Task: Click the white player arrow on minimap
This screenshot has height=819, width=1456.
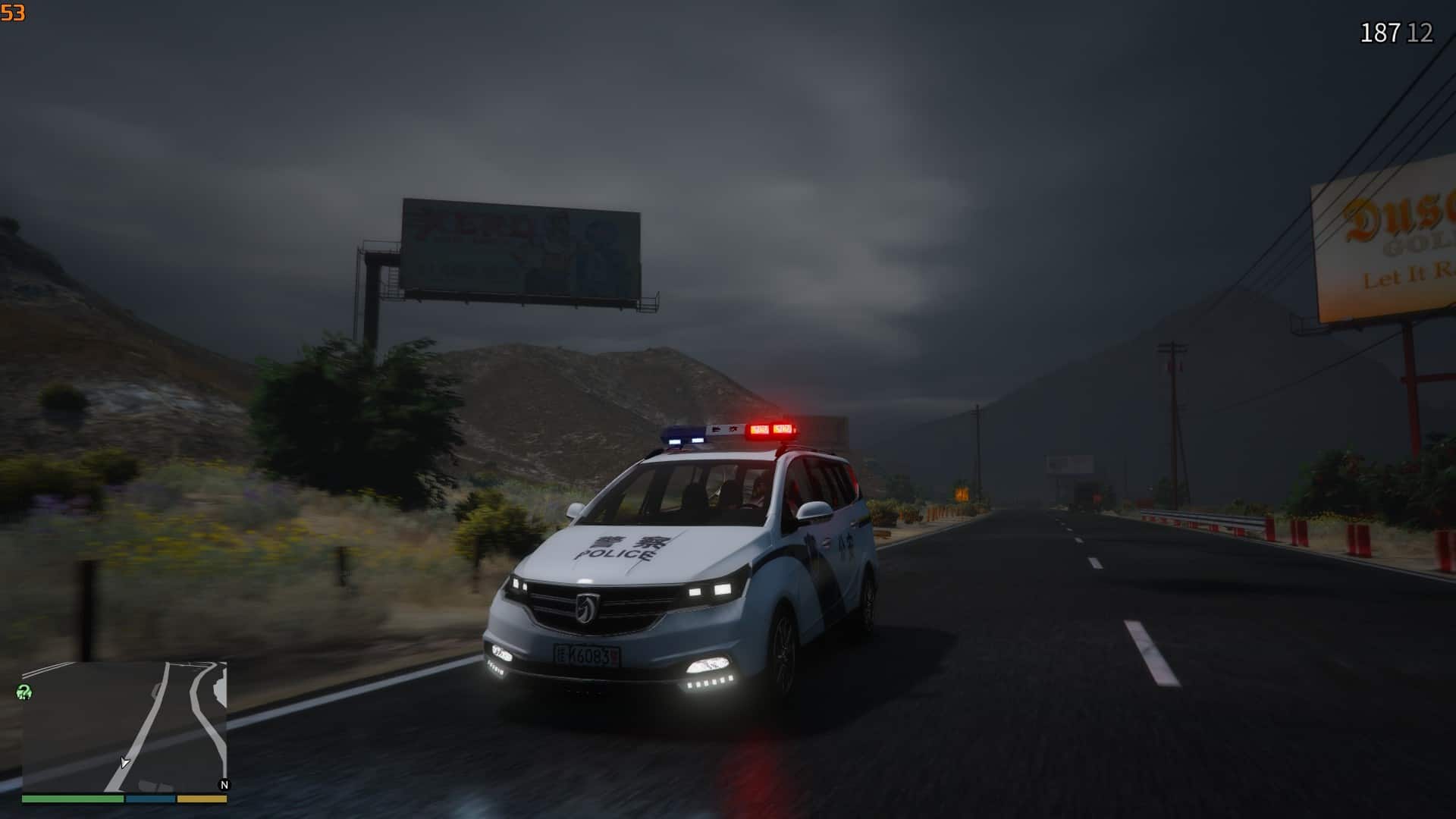Action: pyautogui.click(x=124, y=762)
